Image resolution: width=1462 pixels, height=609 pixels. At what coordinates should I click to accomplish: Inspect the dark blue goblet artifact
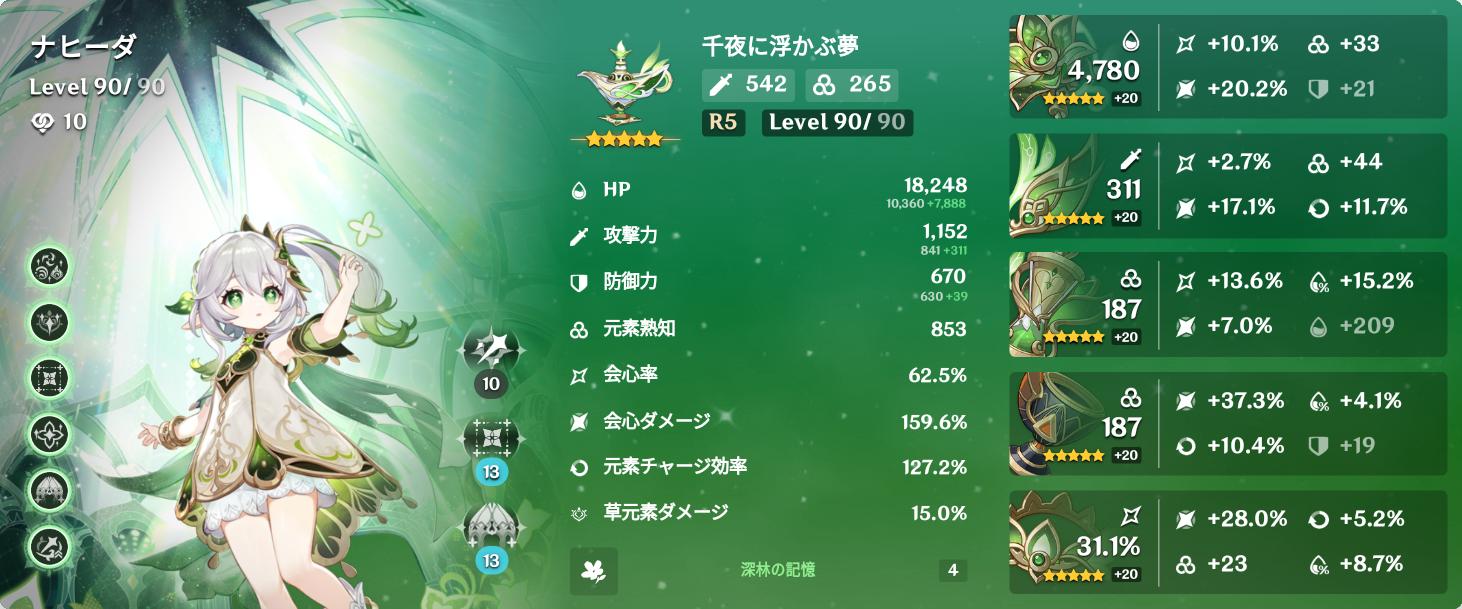click(x=1060, y=421)
